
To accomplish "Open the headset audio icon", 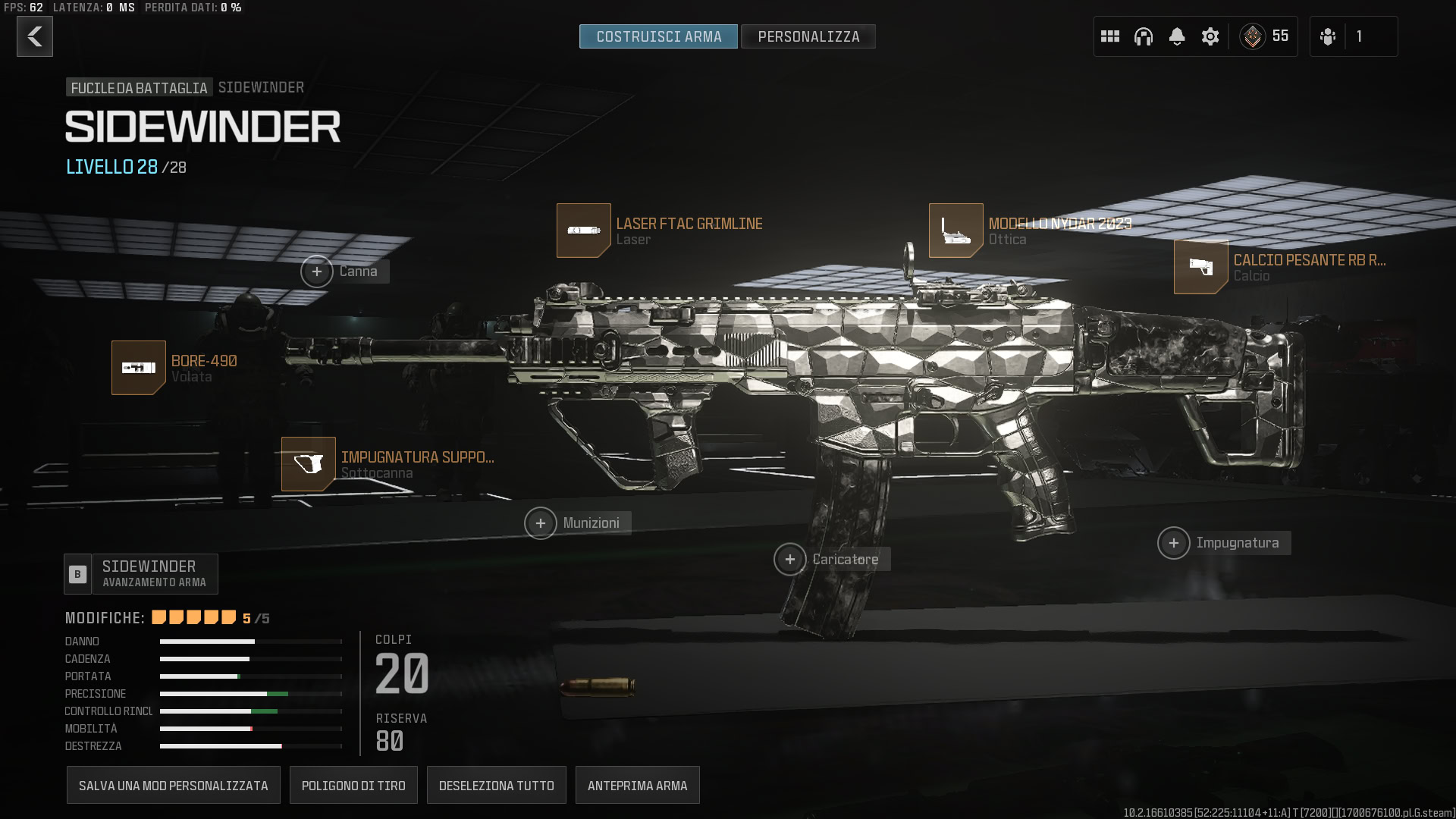I will click(1144, 36).
